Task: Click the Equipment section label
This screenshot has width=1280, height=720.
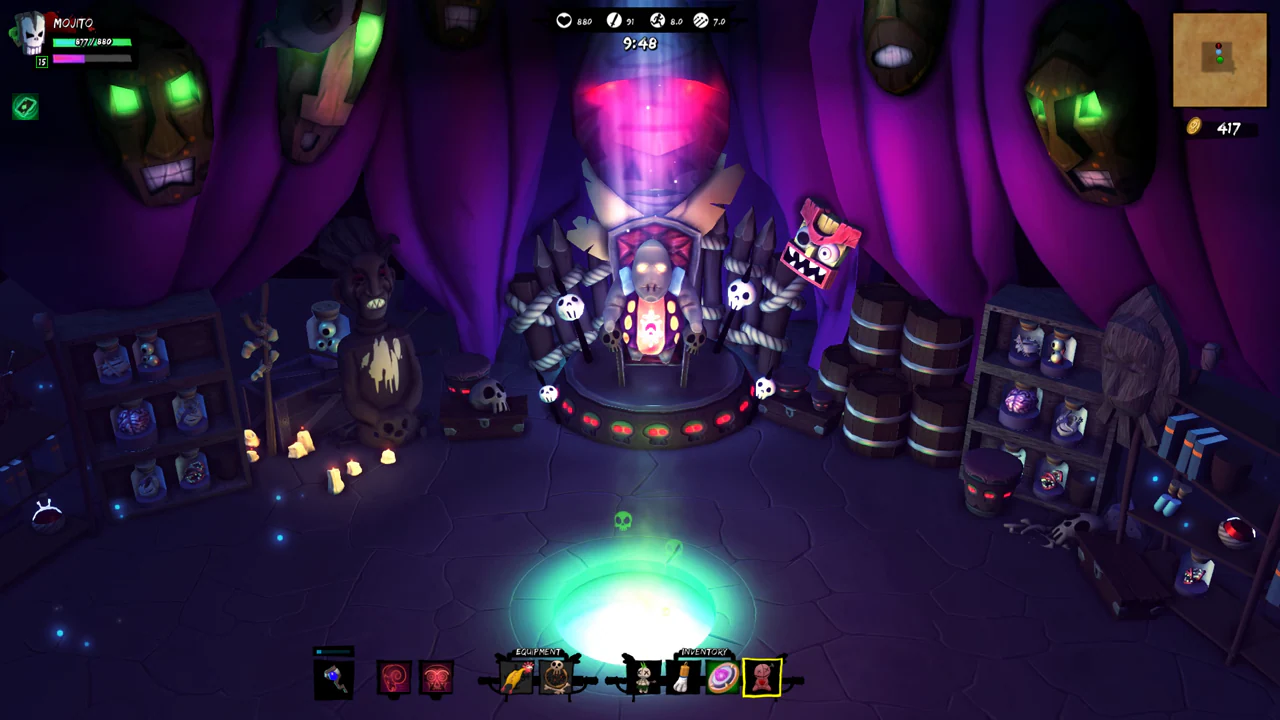Action: coord(537,652)
